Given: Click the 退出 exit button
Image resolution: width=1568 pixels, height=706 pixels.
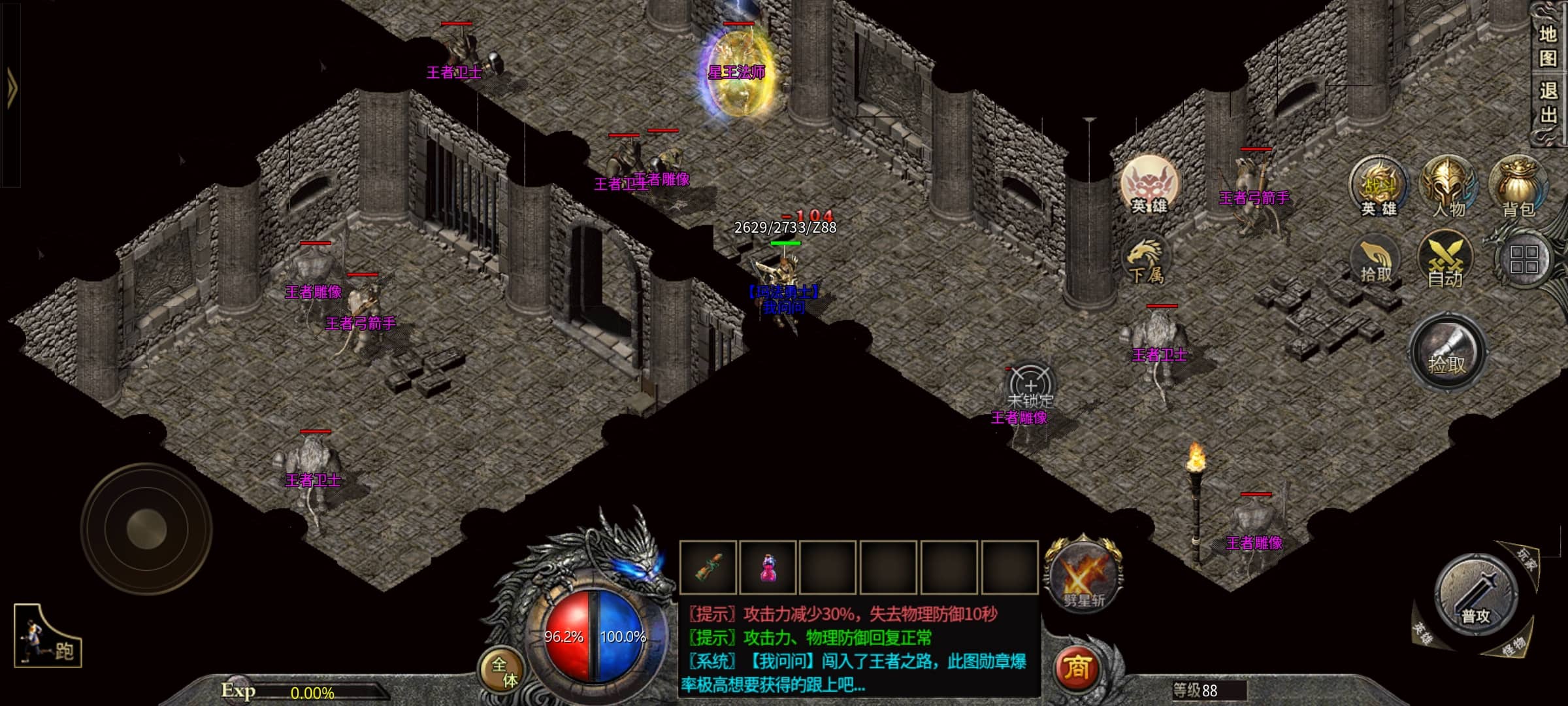Looking at the screenshot, I should [1547, 103].
